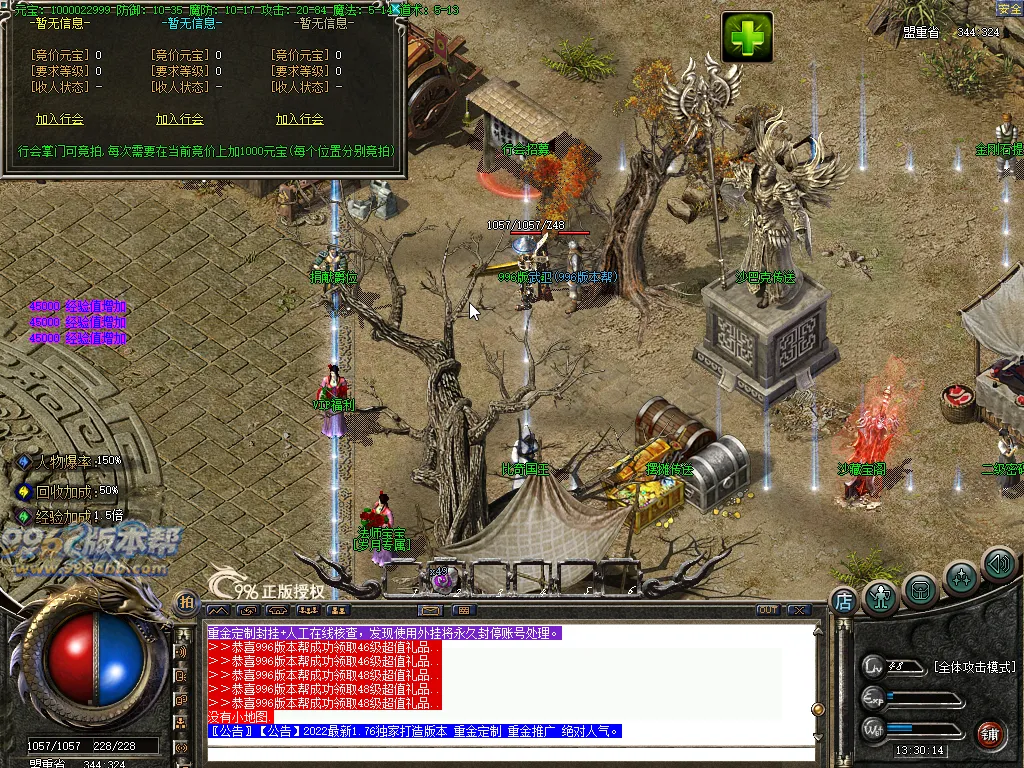Click the chat scrollbar handle
The image size is (1024, 768).
[817, 709]
